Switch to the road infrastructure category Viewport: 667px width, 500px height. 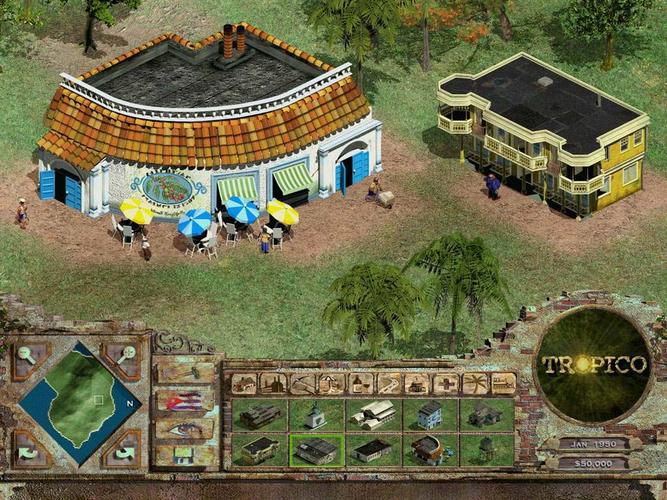point(389,383)
